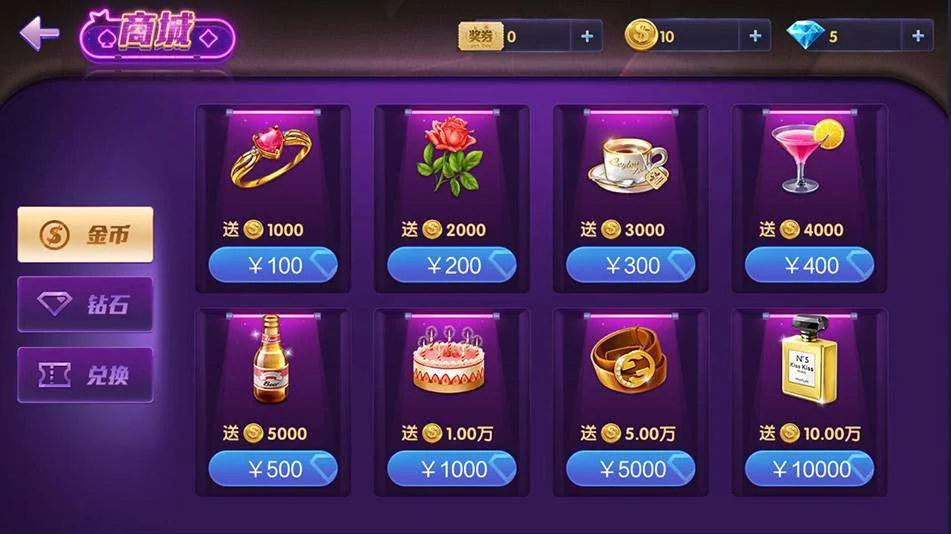The image size is (951, 534).
Task: Buy the coffee cup for ¥300
Action: coord(630,265)
